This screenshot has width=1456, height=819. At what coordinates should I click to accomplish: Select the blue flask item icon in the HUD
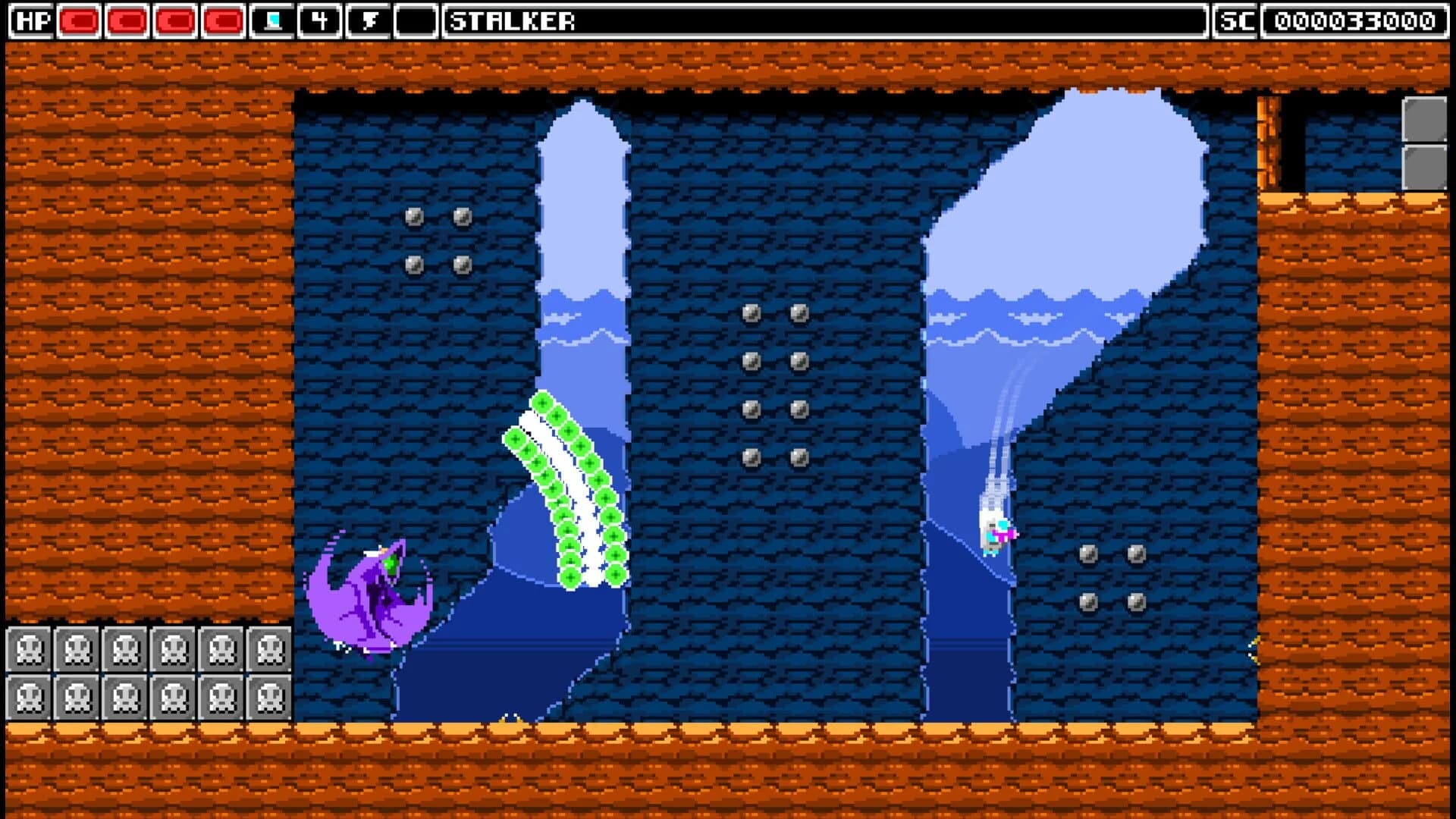click(x=274, y=20)
